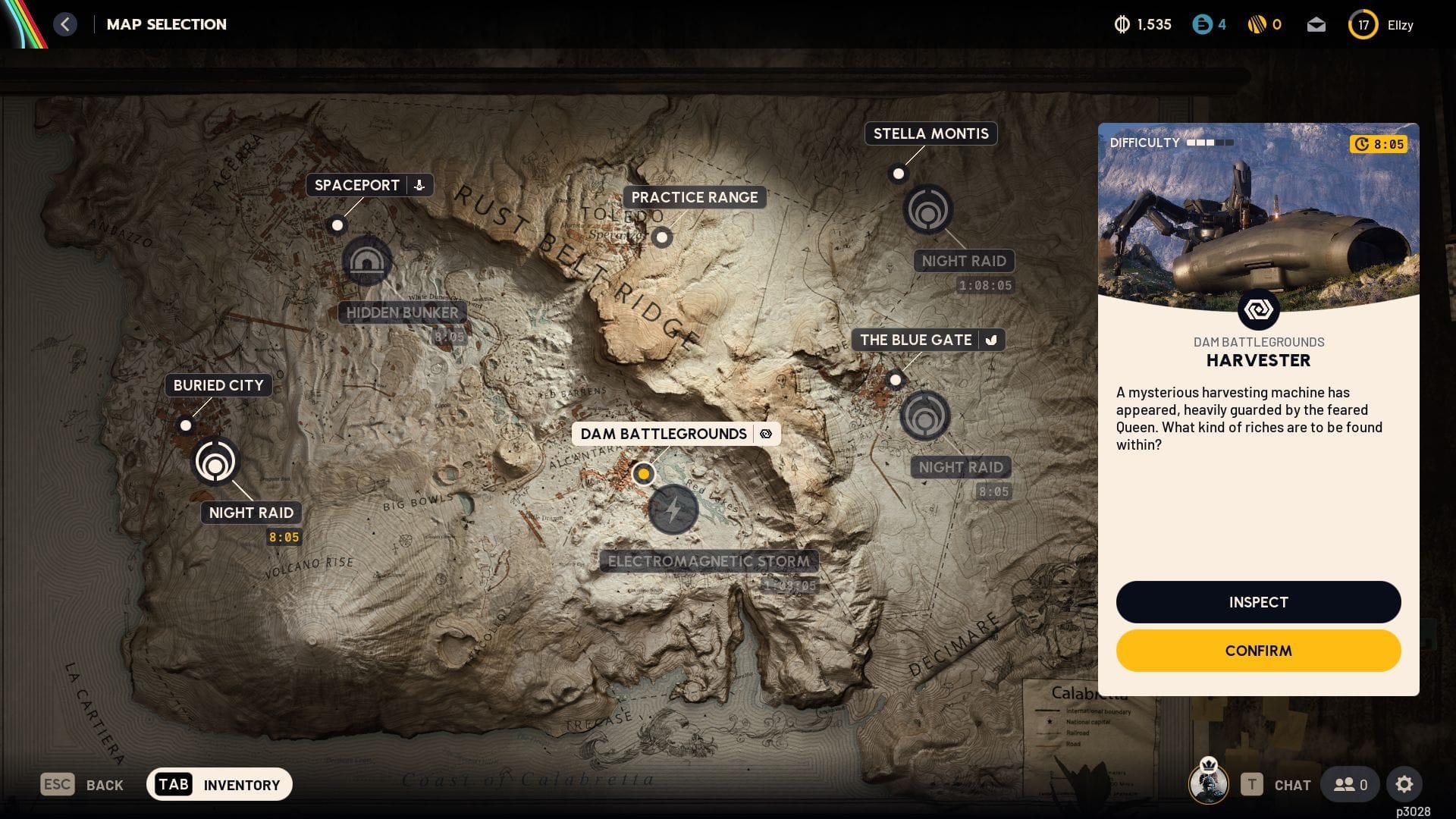Select the Spaceport launch icon
1456x819 pixels.
tap(418, 184)
